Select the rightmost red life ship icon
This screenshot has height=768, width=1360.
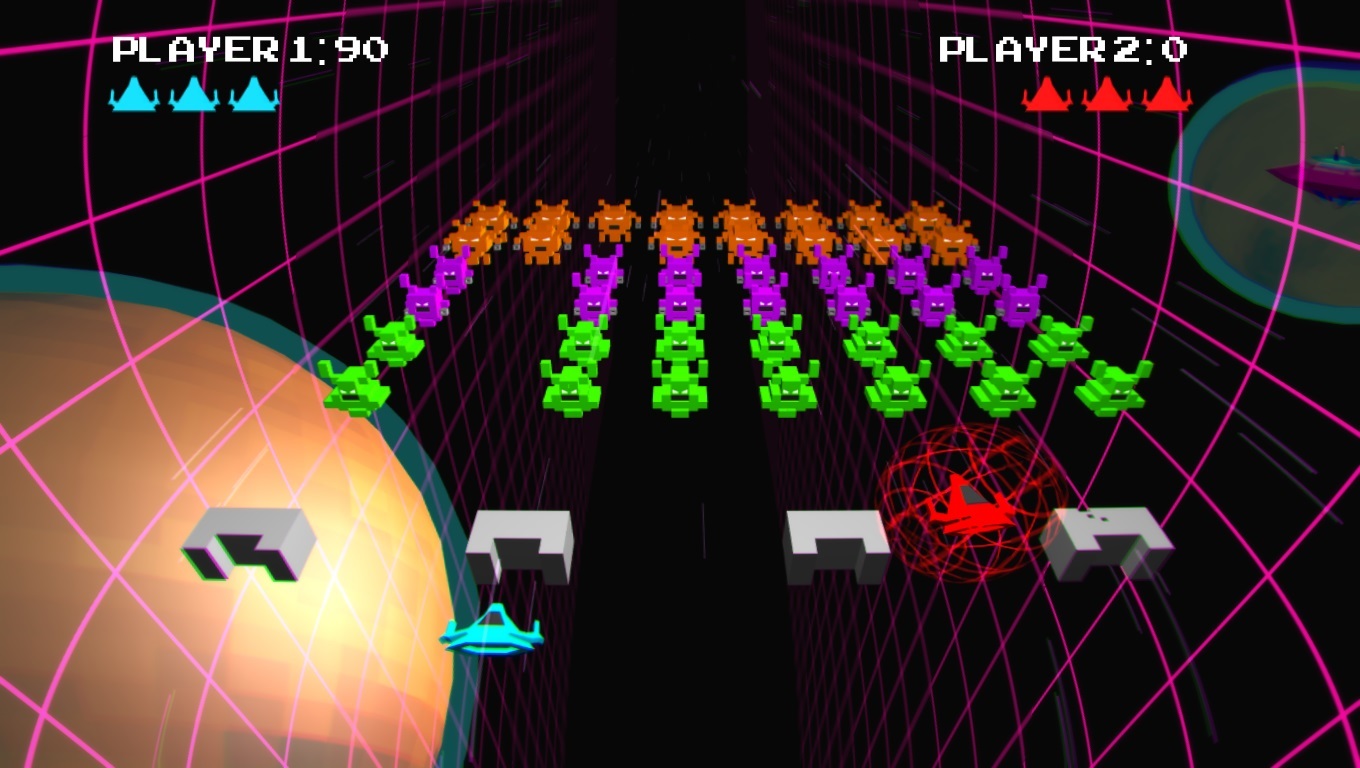1164,96
